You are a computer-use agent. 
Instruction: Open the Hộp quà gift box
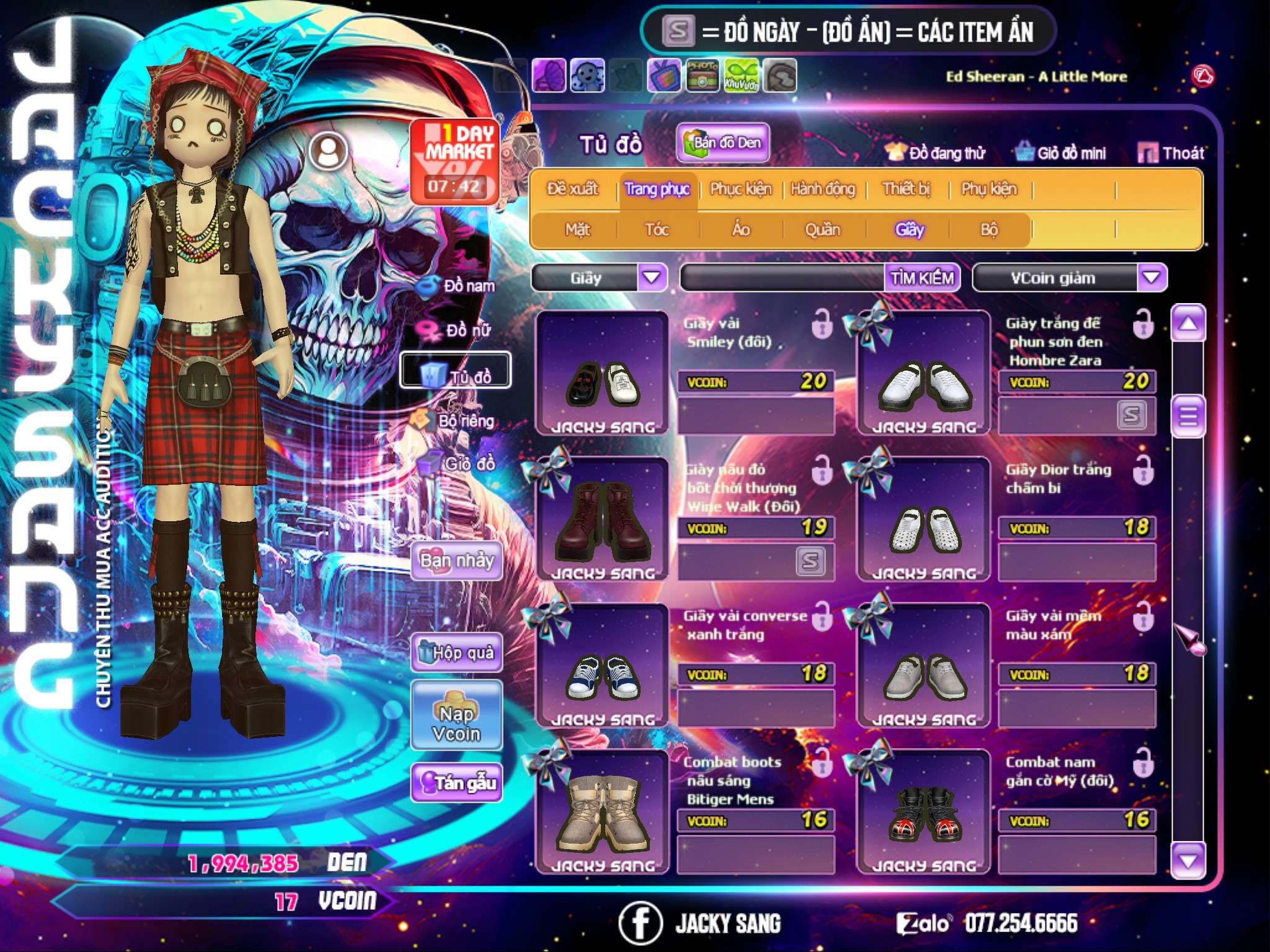(x=457, y=653)
